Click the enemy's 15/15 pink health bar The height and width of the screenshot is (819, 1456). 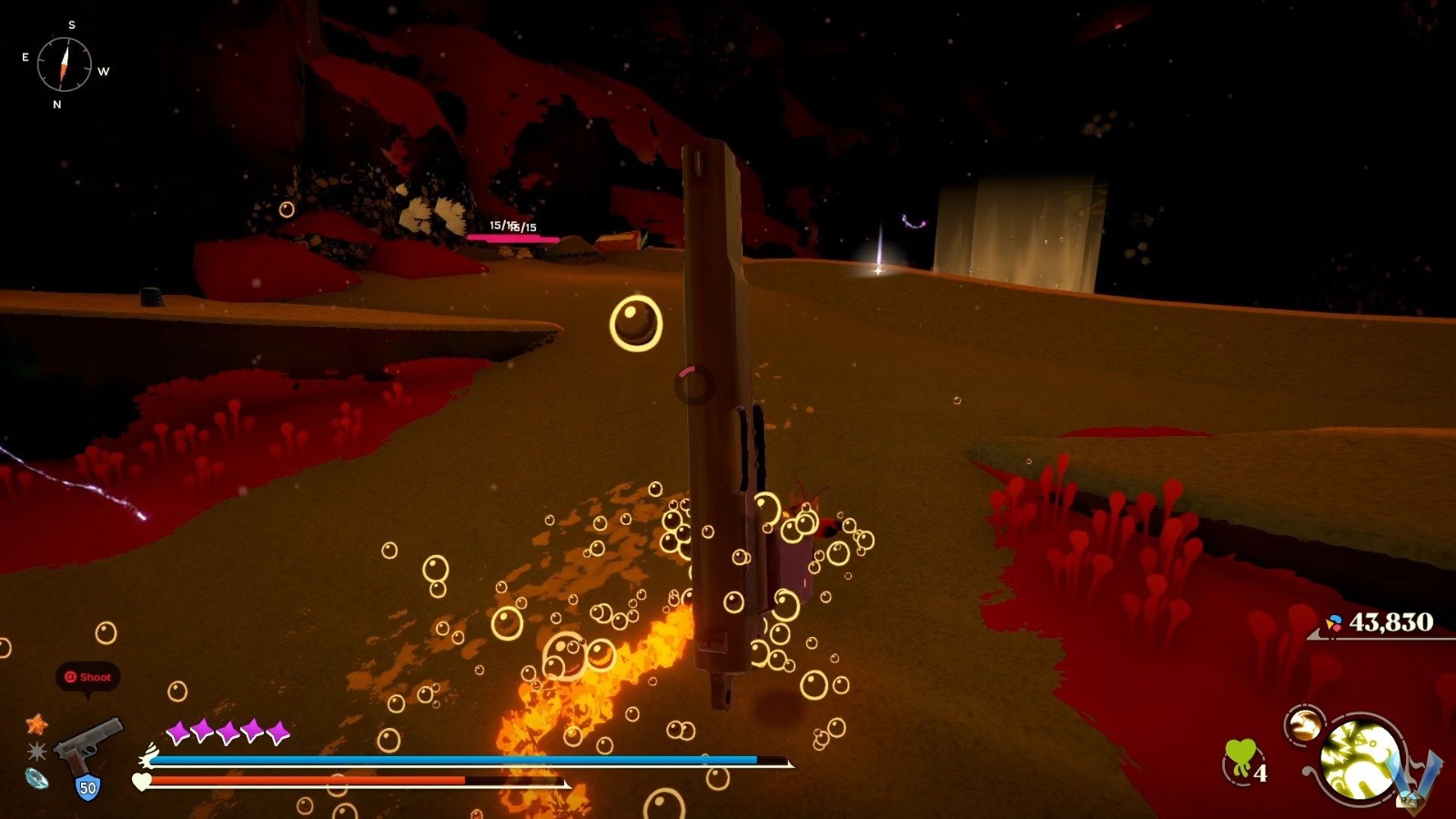point(511,237)
